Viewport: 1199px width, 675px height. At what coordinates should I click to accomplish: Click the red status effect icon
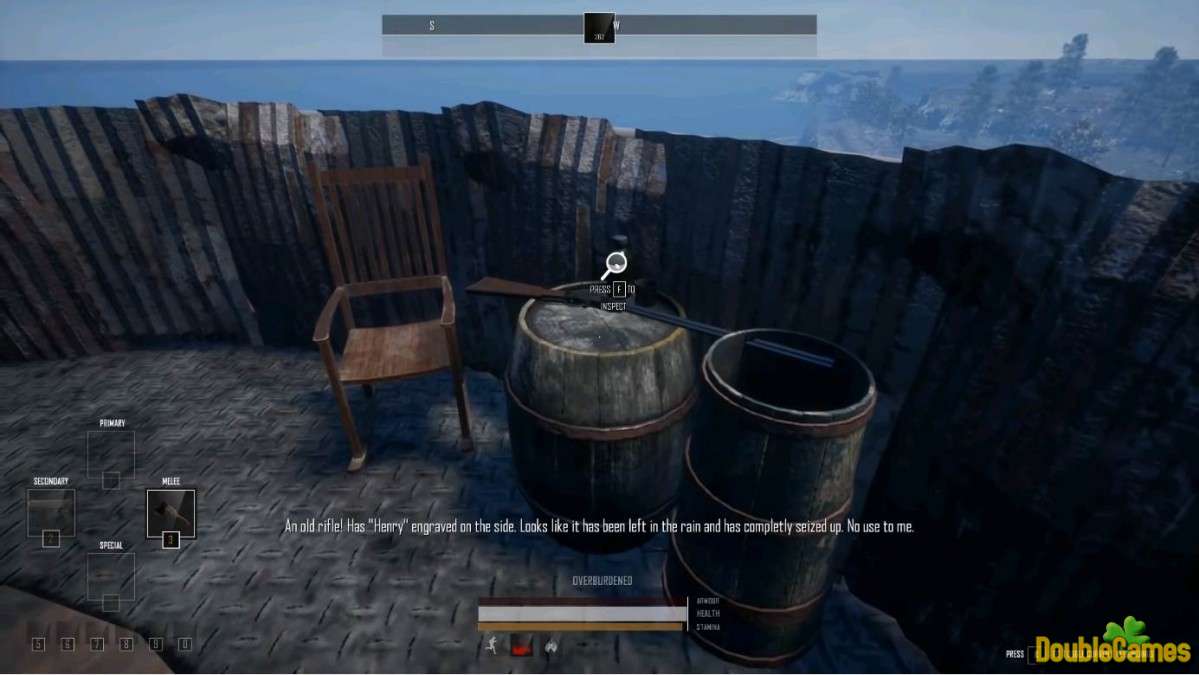click(x=521, y=646)
